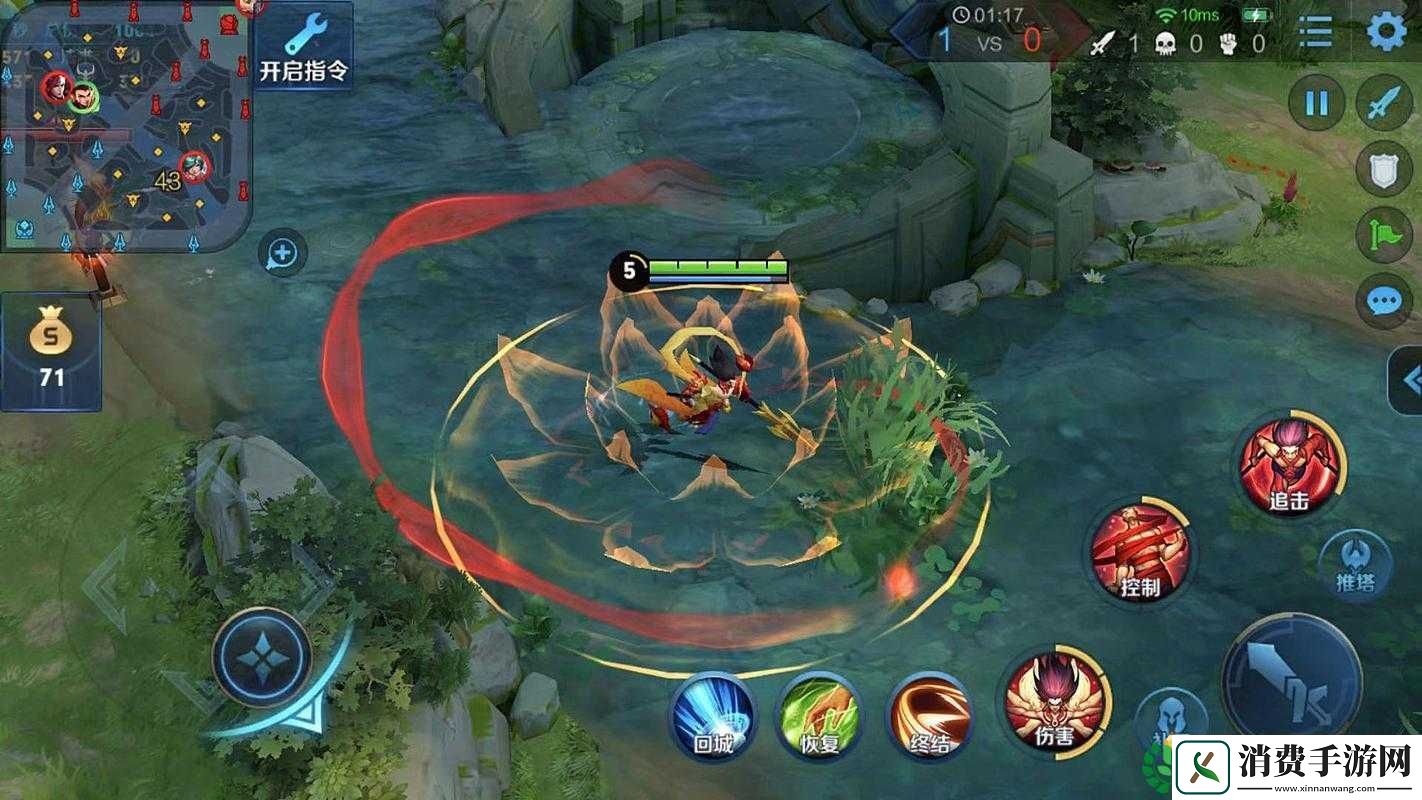Zoom the minimap with the magnifier button

click(x=282, y=254)
